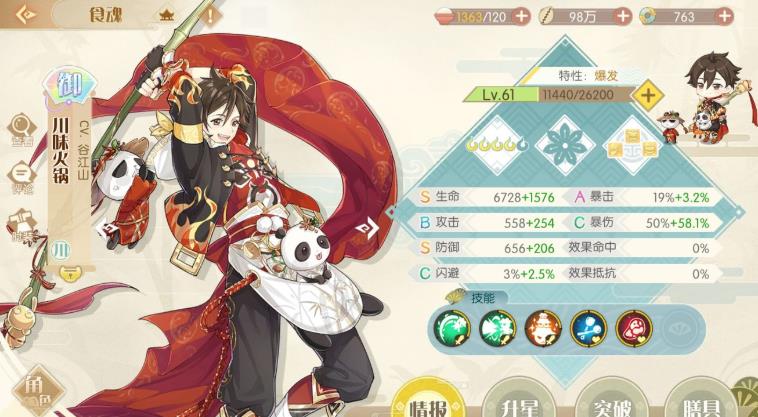This screenshot has width=758, height=417.
Task: Add experience with the gold diamond plus button
Action: coord(648,95)
